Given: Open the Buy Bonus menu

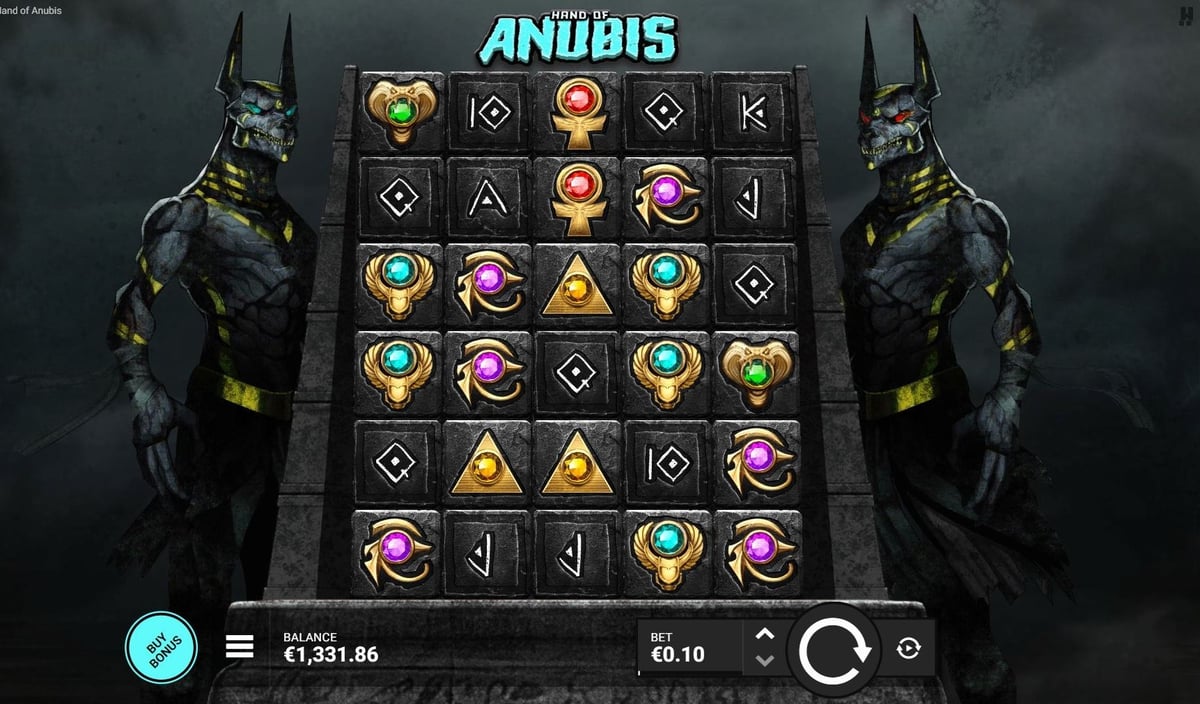Looking at the screenshot, I should [160, 647].
